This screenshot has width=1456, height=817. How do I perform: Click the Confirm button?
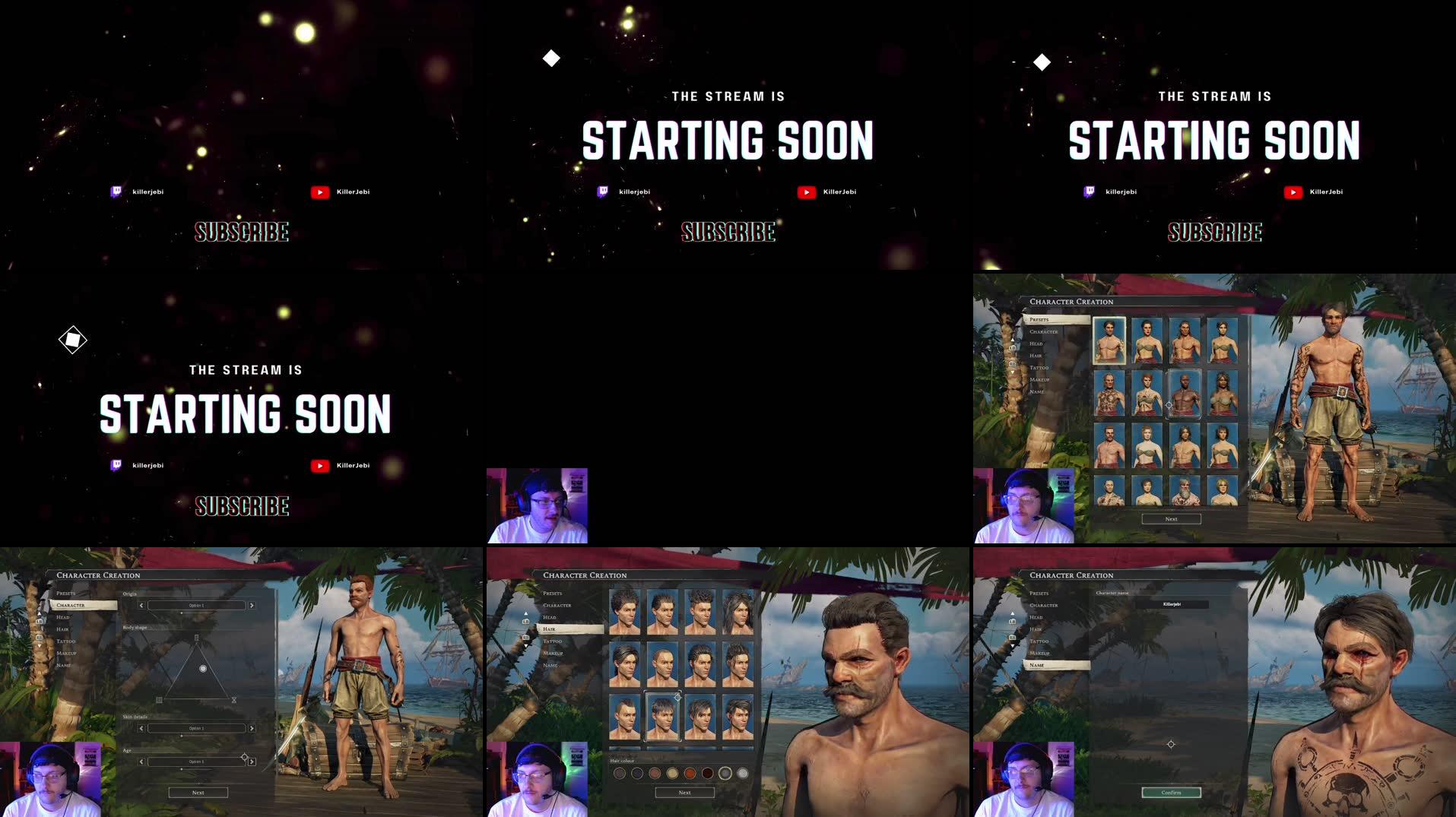1171,792
